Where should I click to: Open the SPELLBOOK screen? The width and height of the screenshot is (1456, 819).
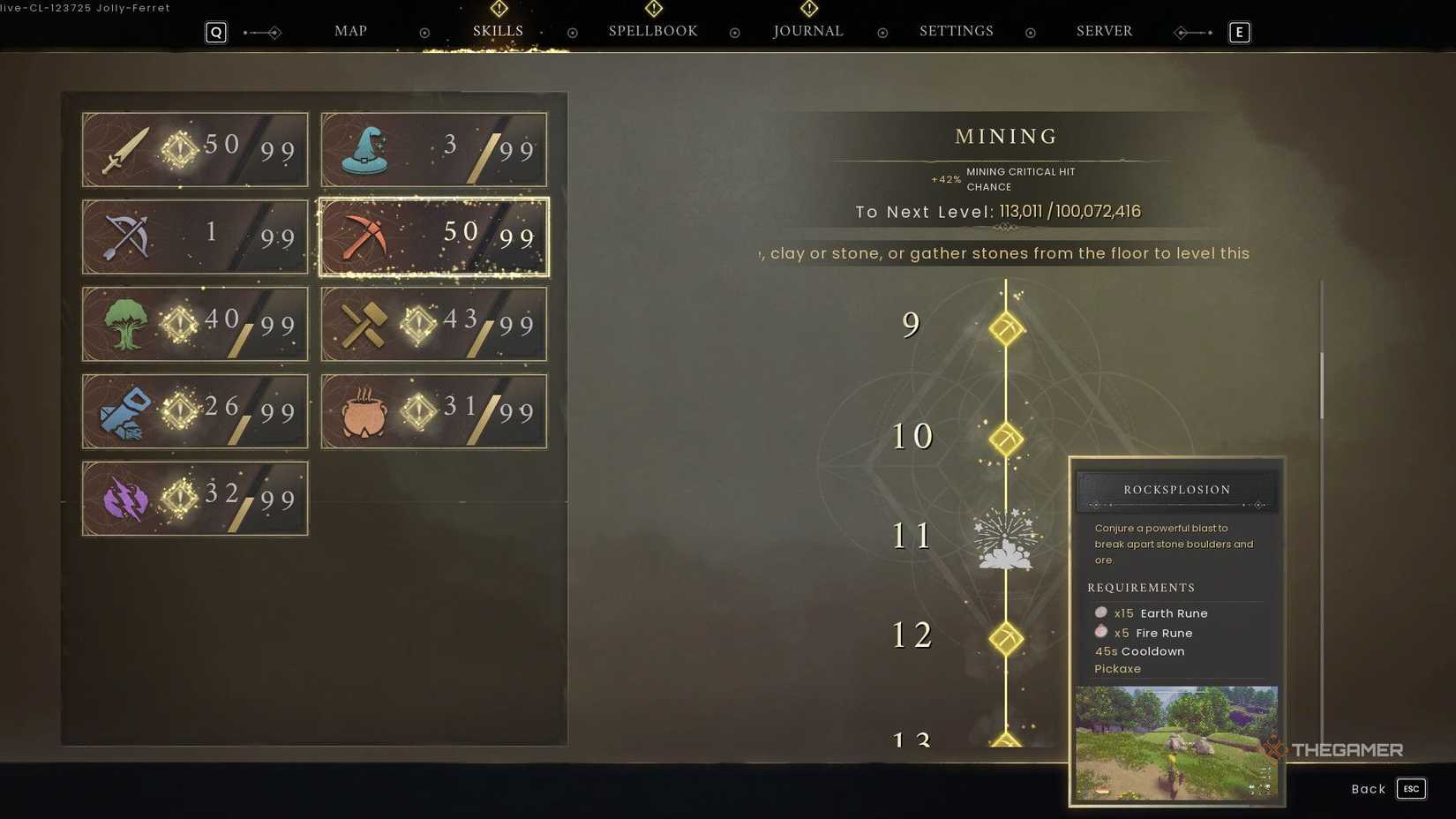click(x=652, y=31)
